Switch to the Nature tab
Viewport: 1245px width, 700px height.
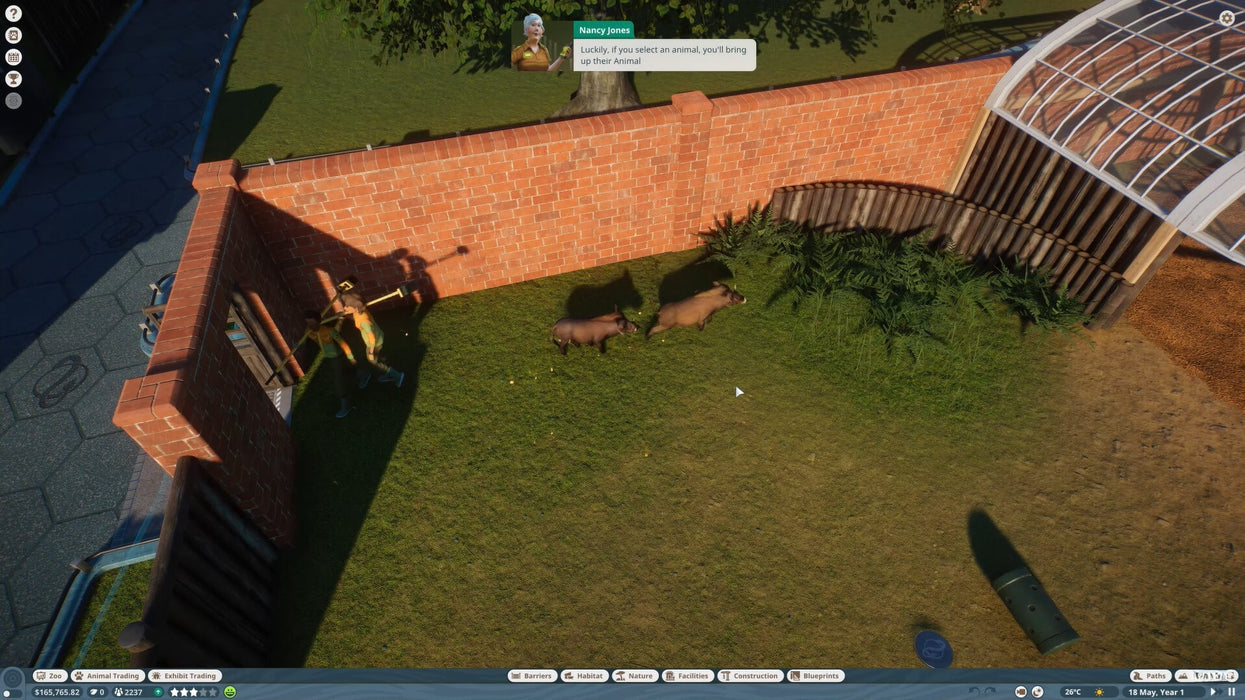635,676
